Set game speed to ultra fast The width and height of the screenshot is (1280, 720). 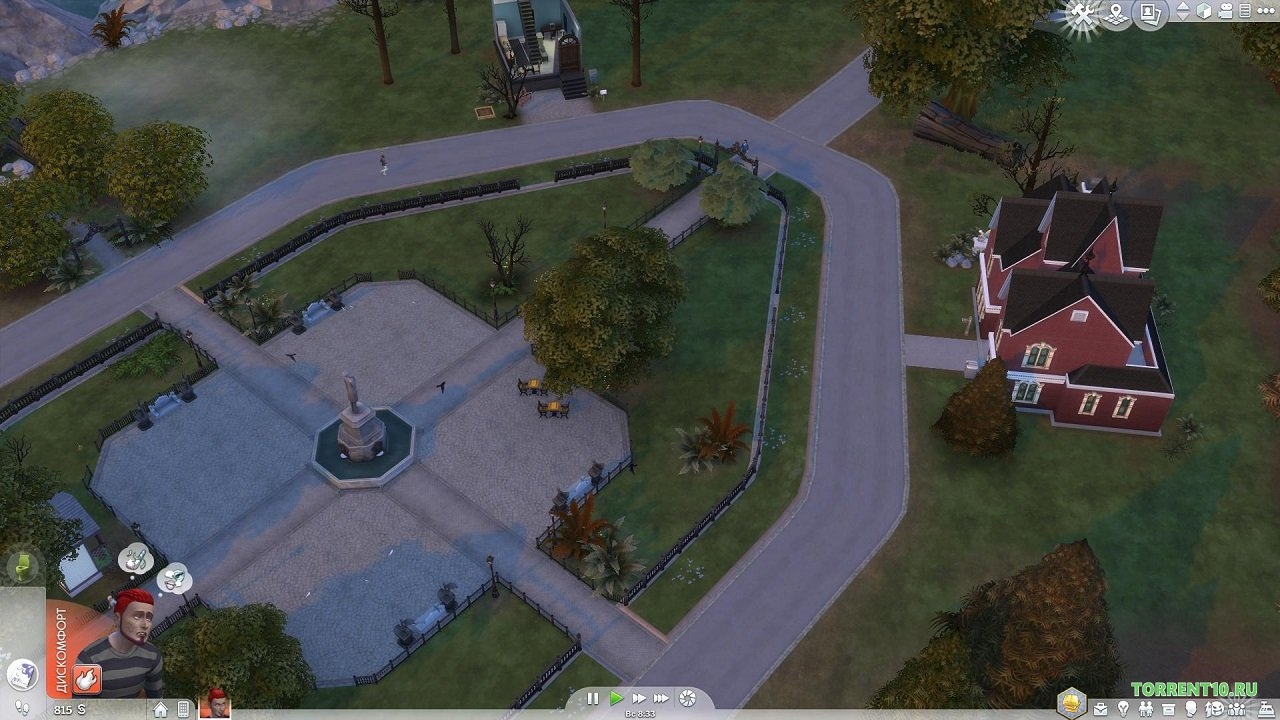coord(662,698)
